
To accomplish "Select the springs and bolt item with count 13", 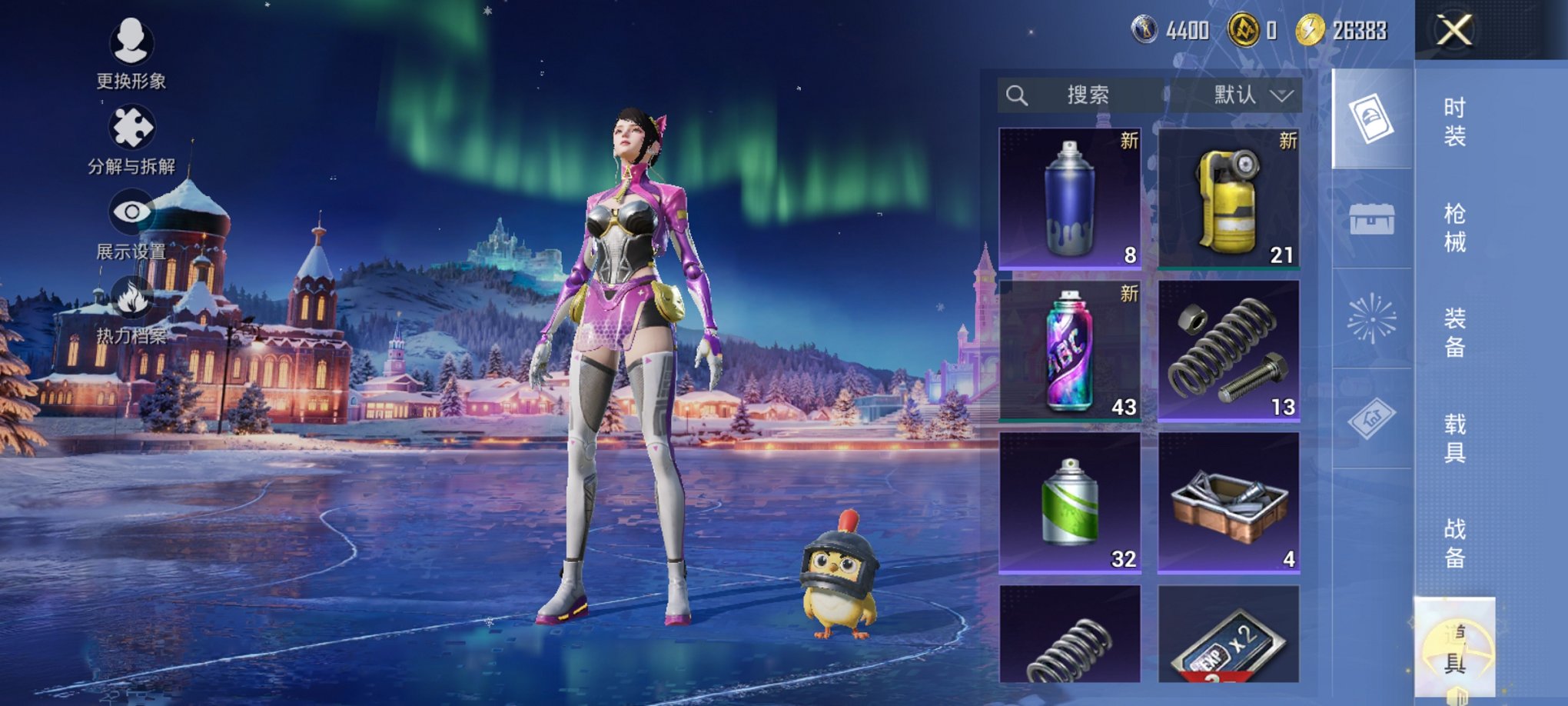I will (1228, 351).
